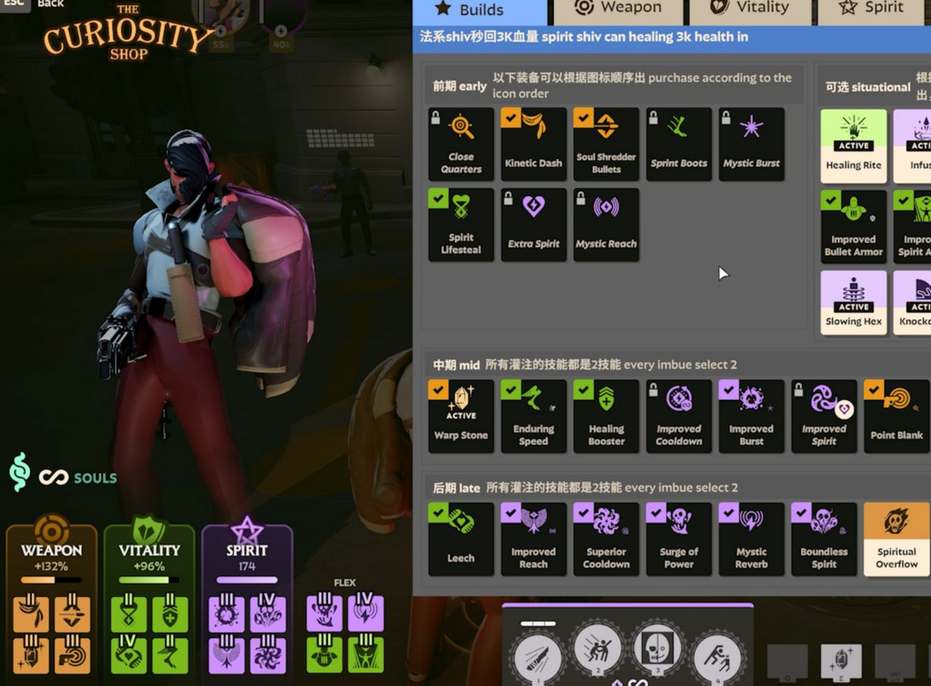The height and width of the screenshot is (686, 931).
Task: Pick the Mystic Burst item
Action: pyautogui.click(x=752, y=144)
